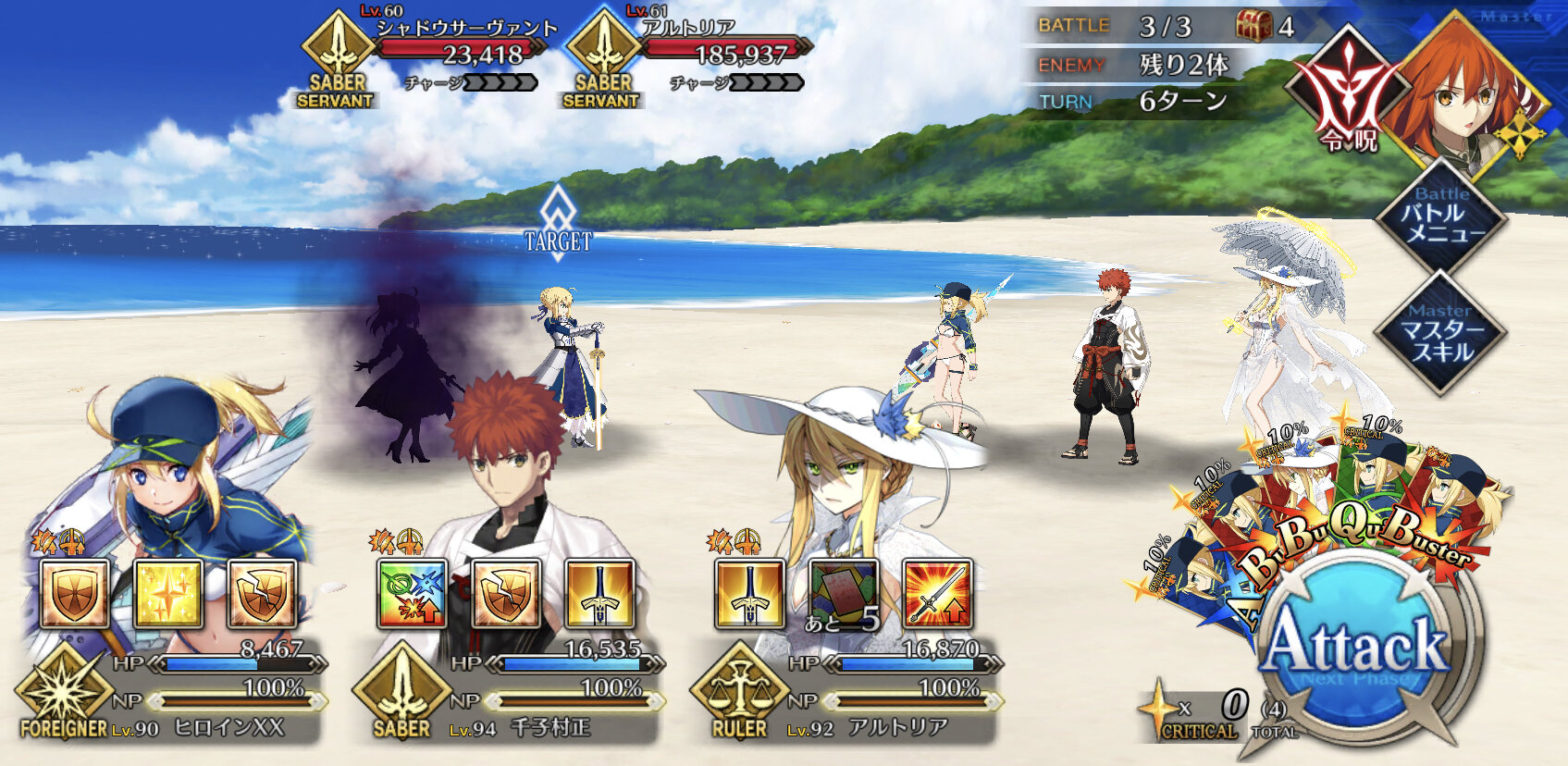1568x766 pixels.
Task: Activate Muramasa's broken shield skill
Action: (506, 594)
